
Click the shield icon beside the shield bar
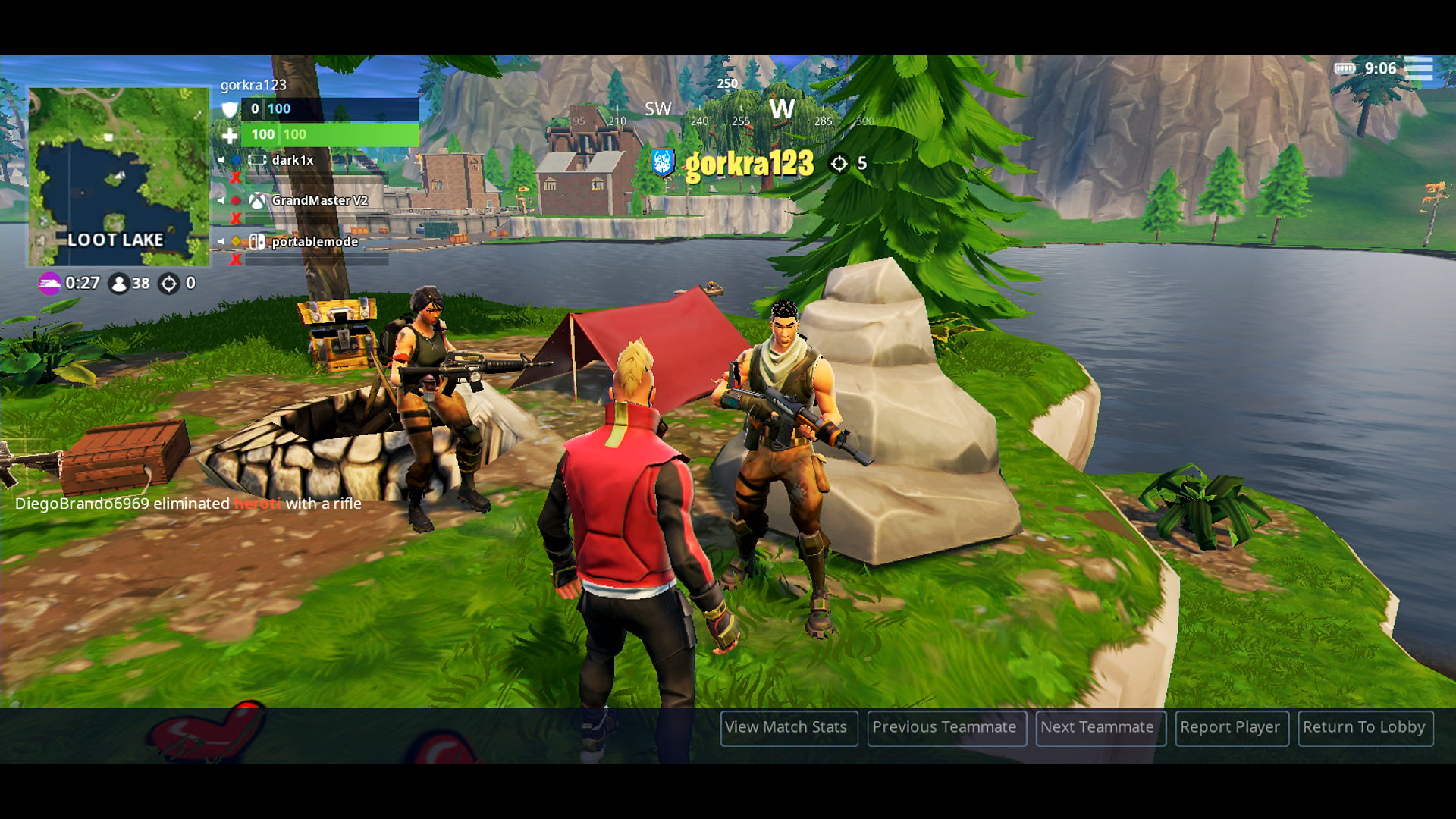231,110
